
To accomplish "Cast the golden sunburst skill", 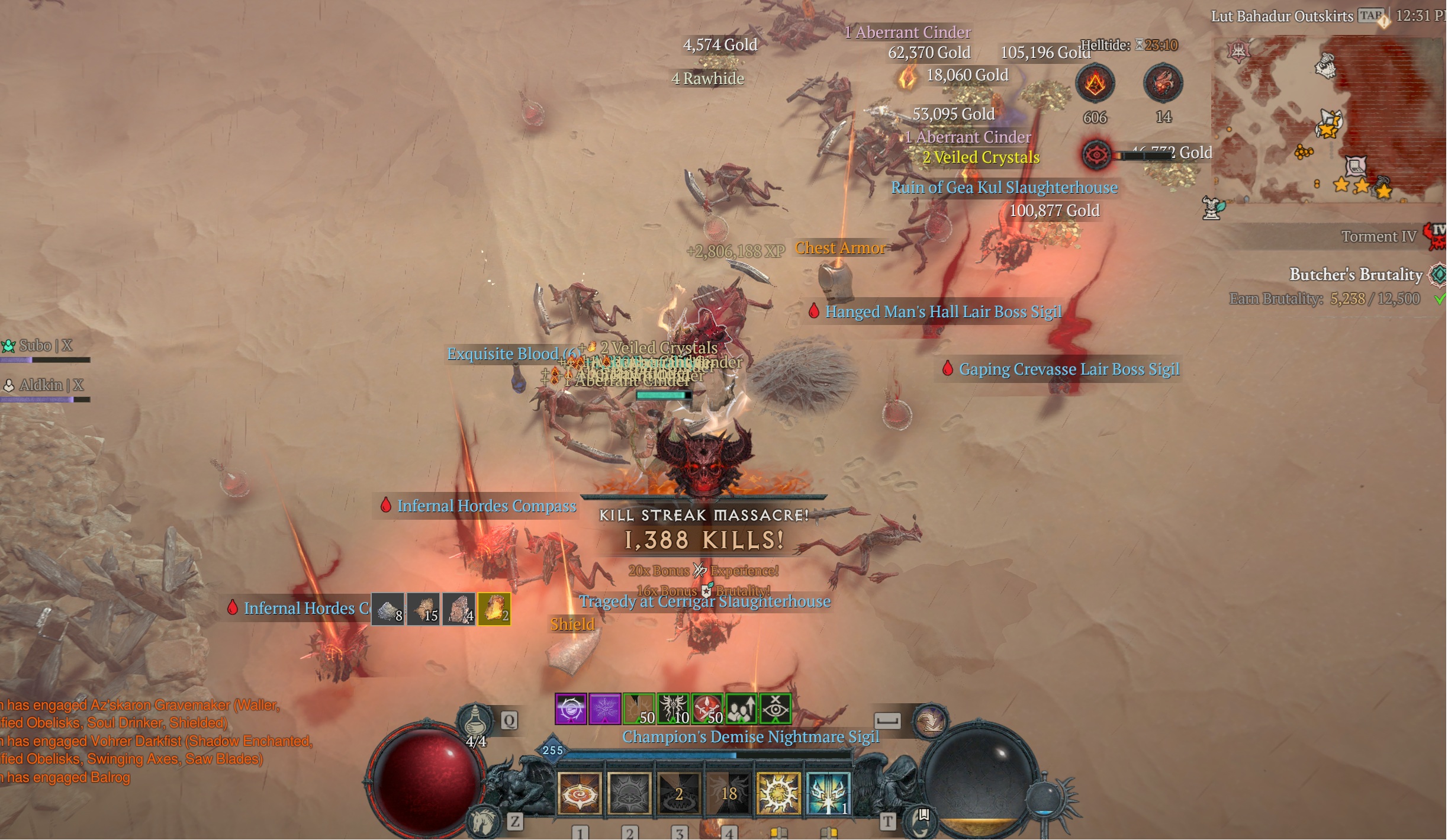I will (778, 794).
